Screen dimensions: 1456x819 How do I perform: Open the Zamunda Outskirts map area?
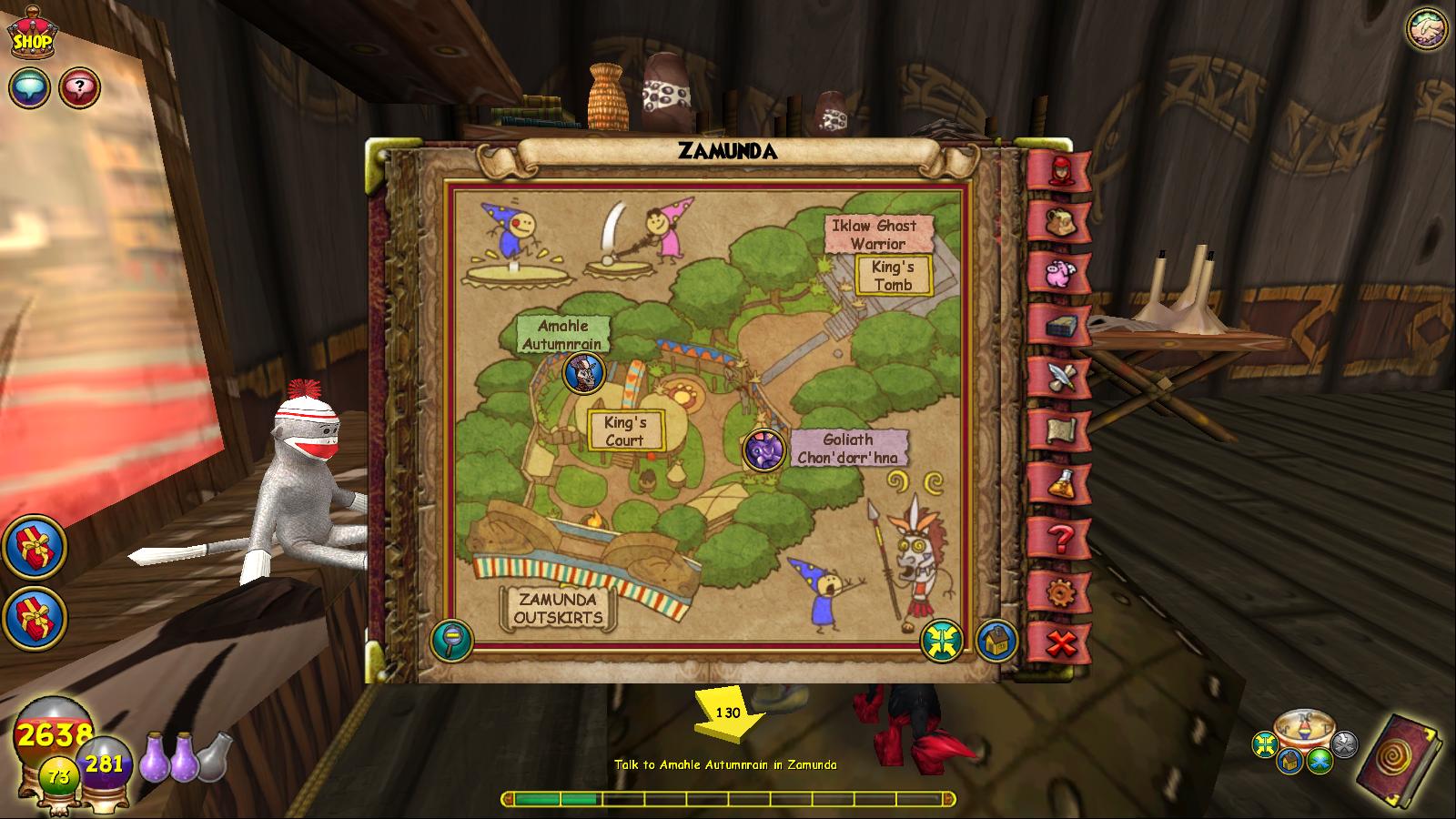click(x=561, y=606)
